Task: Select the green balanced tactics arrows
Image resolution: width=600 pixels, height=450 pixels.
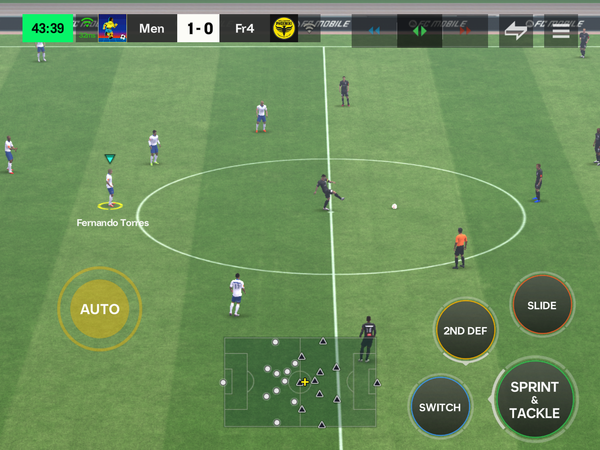Action: pos(420,31)
